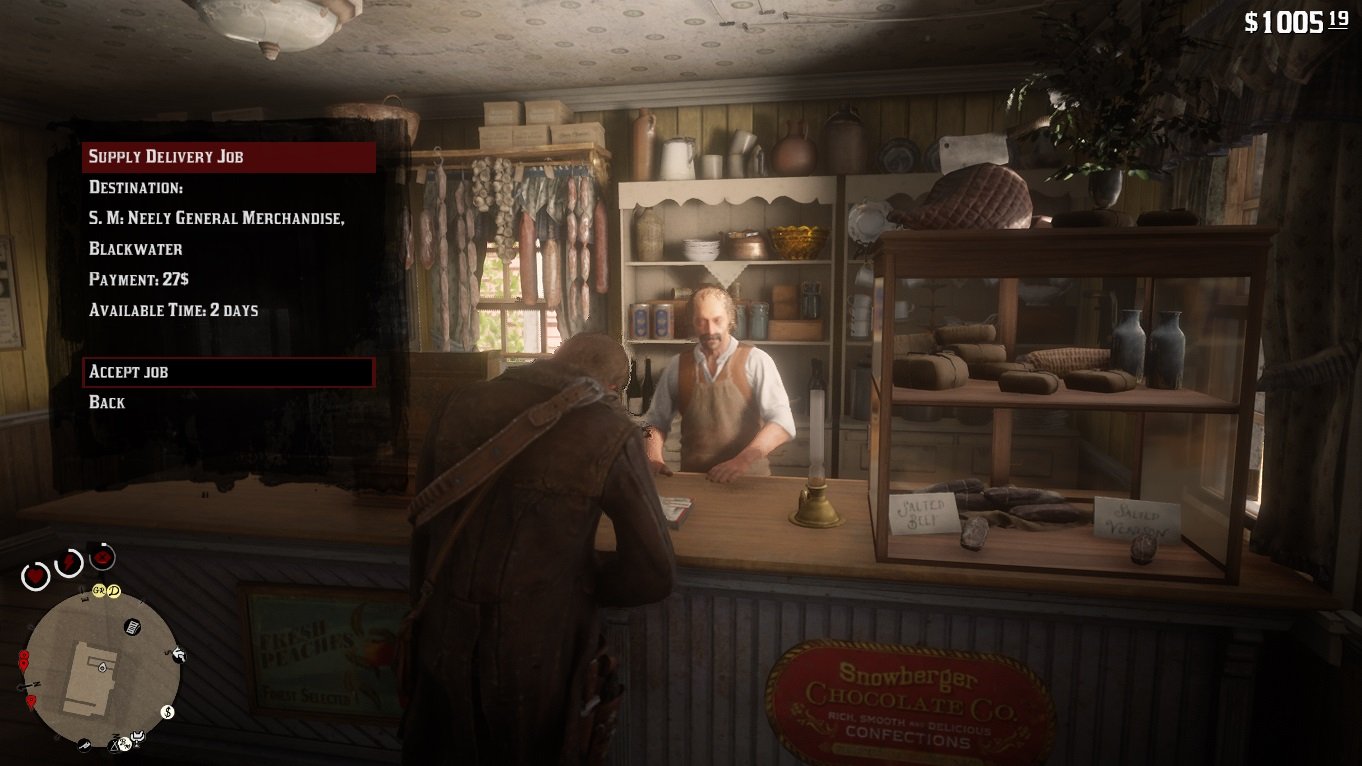Accept the supply delivery job
Screen dimensions: 1362x766
click(x=228, y=372)
